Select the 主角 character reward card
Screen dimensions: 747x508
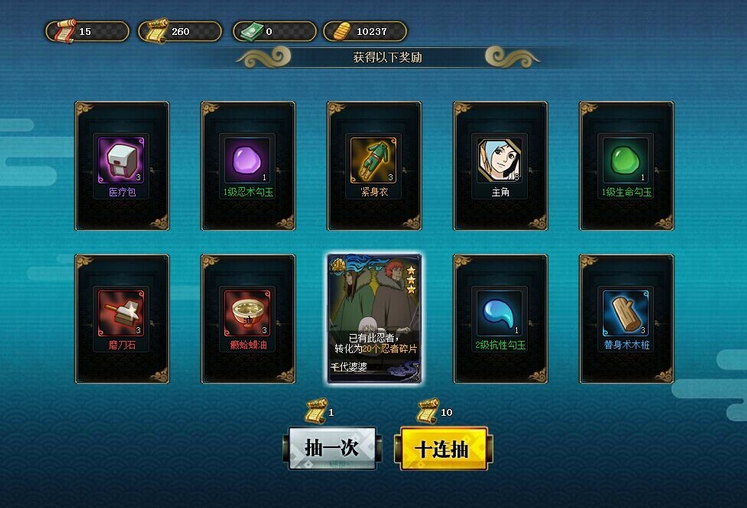(x=500, y=165)
